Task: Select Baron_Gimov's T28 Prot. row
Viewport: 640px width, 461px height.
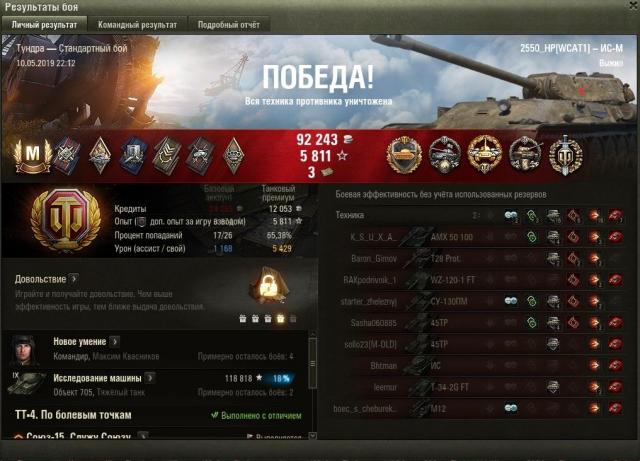Action: point(480,258)
